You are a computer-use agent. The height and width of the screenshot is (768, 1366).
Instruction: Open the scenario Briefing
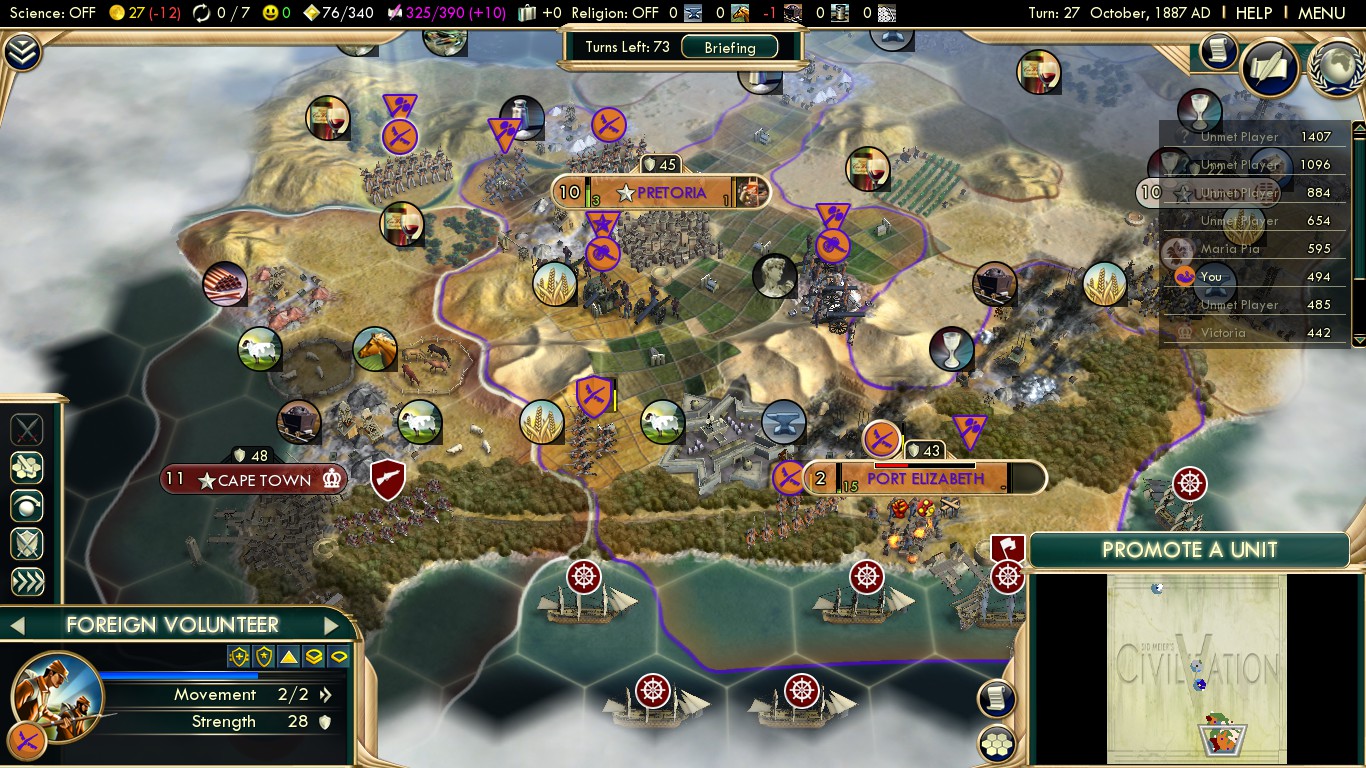pyautogui.click(x=729, y=47)
